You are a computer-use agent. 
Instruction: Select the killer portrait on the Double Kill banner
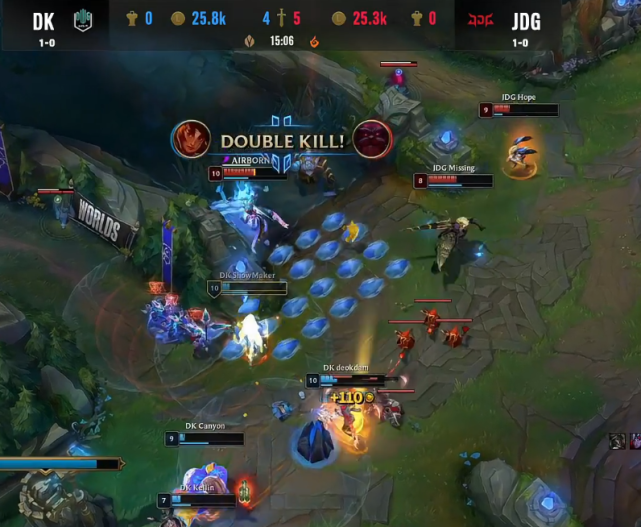click(190, 140)
